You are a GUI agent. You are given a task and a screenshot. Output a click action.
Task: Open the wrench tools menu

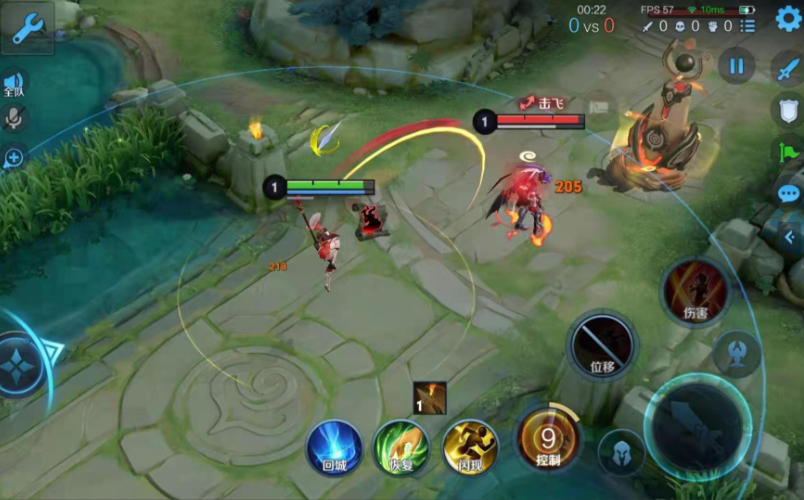pyautogui.click(x=27, y=27)
